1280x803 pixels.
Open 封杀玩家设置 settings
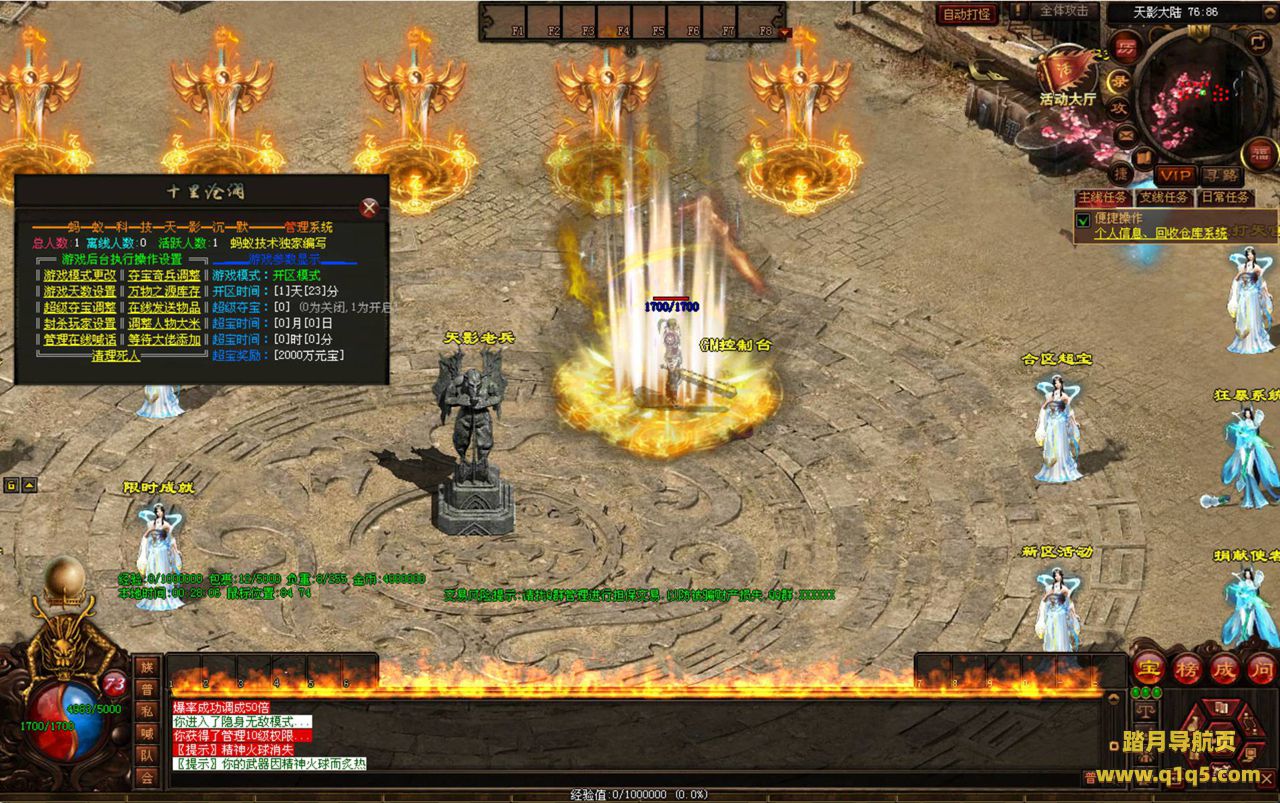79,323
